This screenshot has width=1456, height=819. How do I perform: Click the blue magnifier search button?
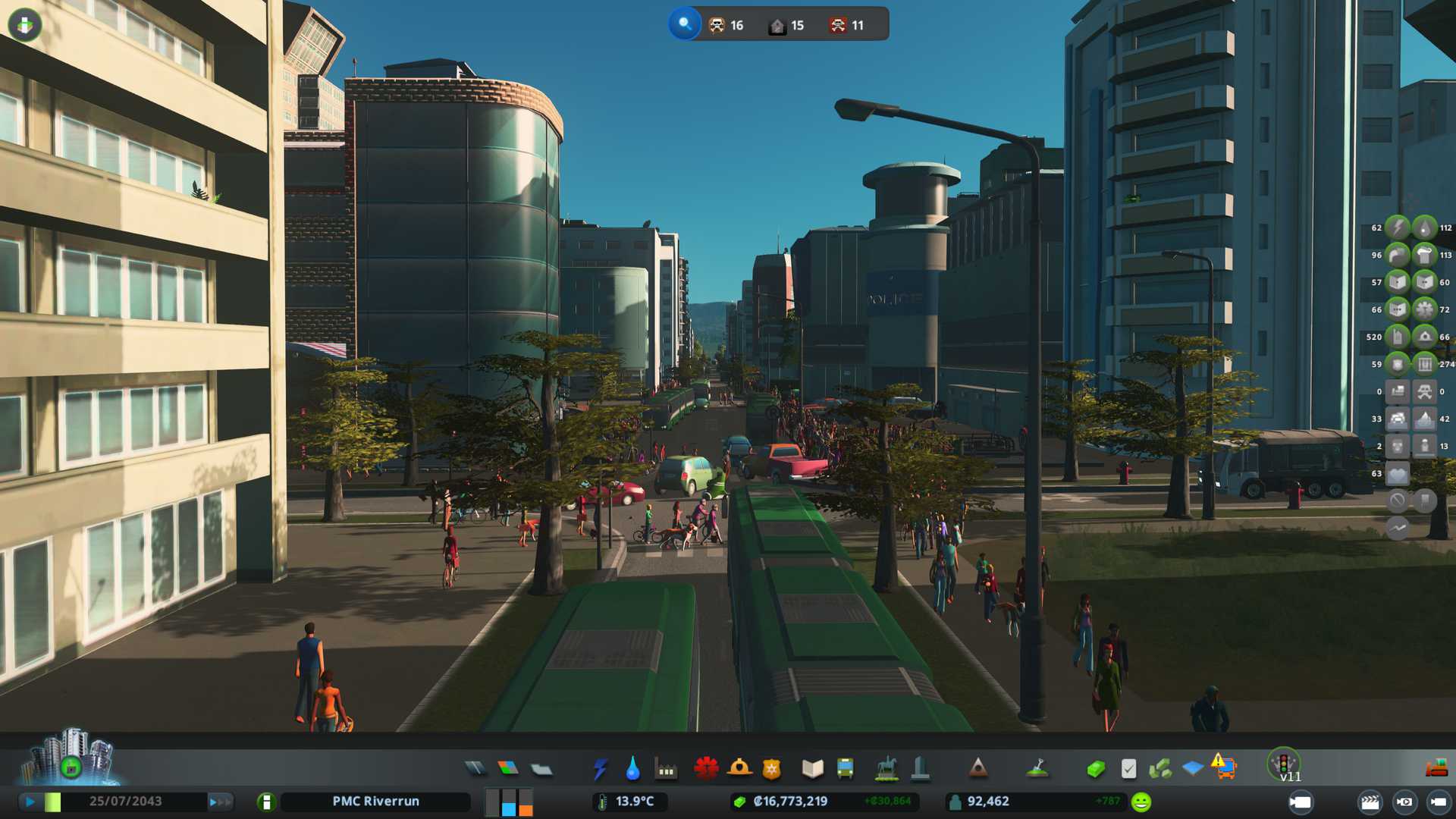pos(684,24)
